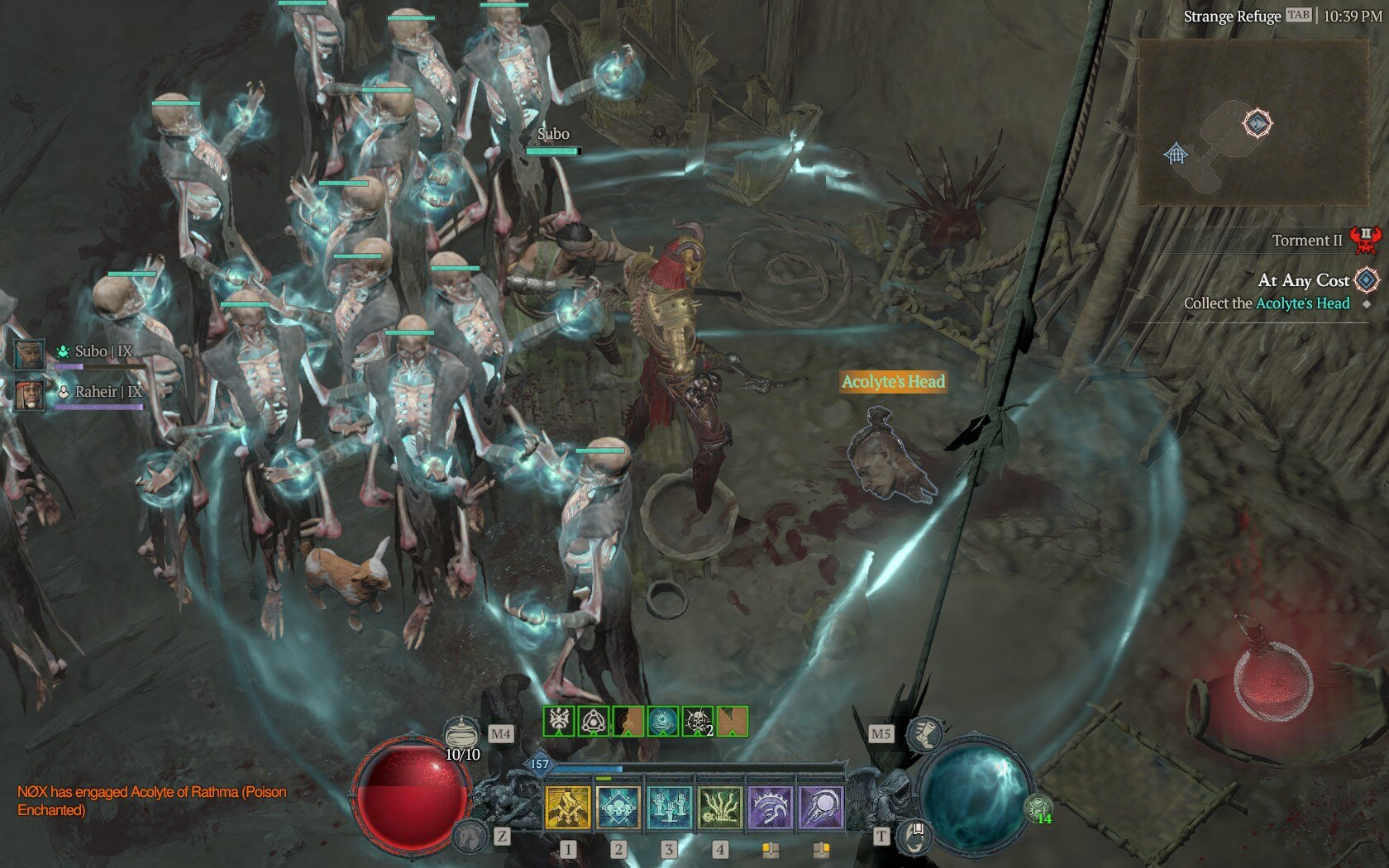
Task: Activate the yellow skill in slot 1
Action: 568,807
